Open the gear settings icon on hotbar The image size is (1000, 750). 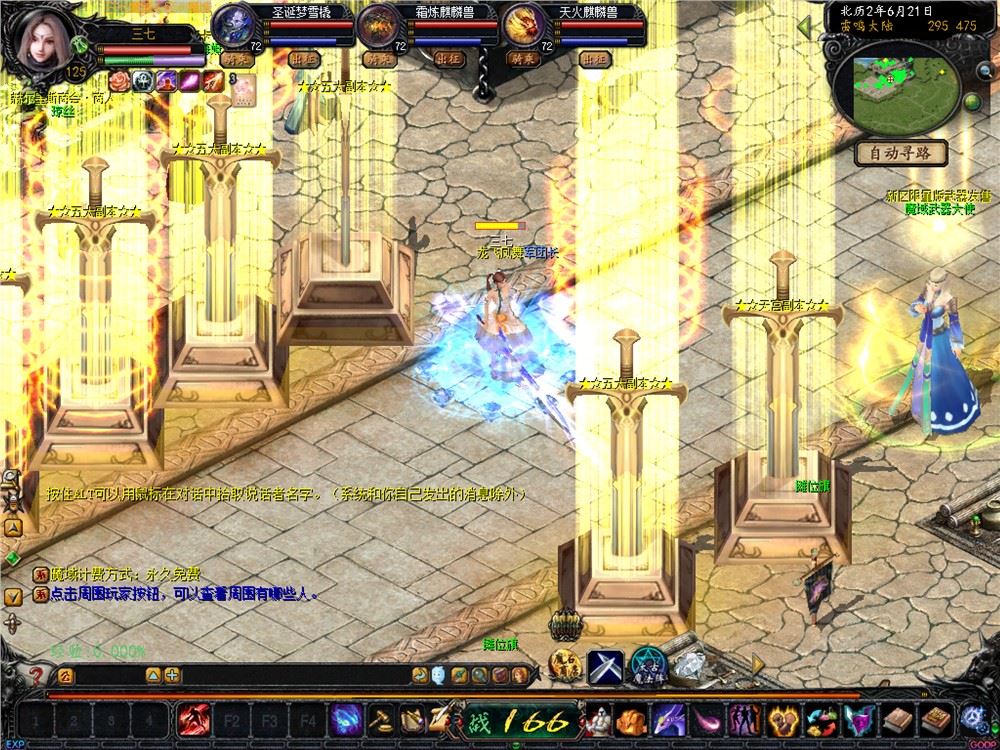(974, 720)
